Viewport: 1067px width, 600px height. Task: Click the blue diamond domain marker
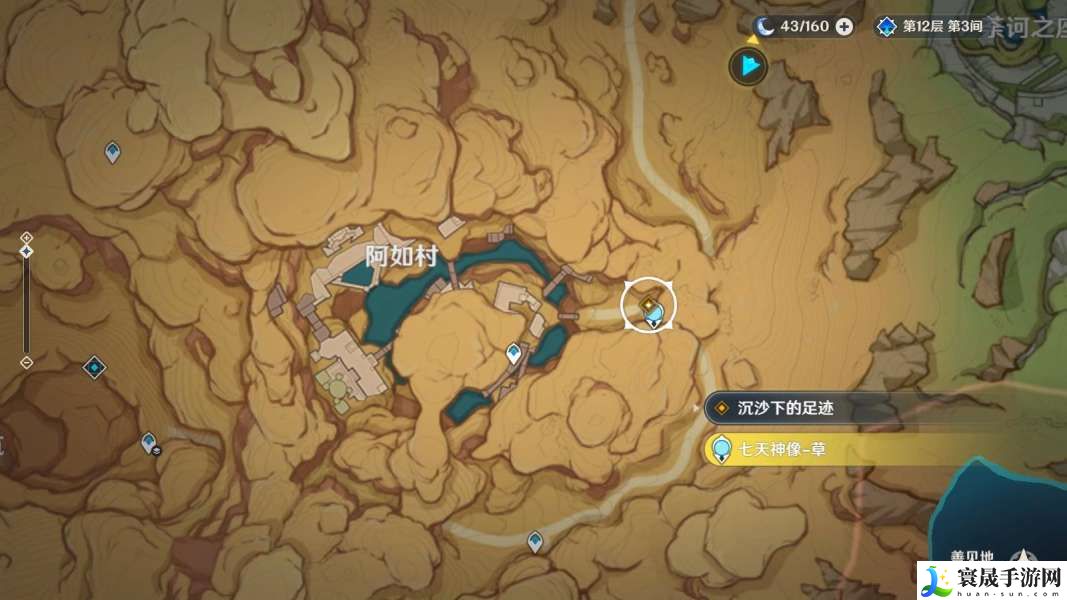pos(94,367)
